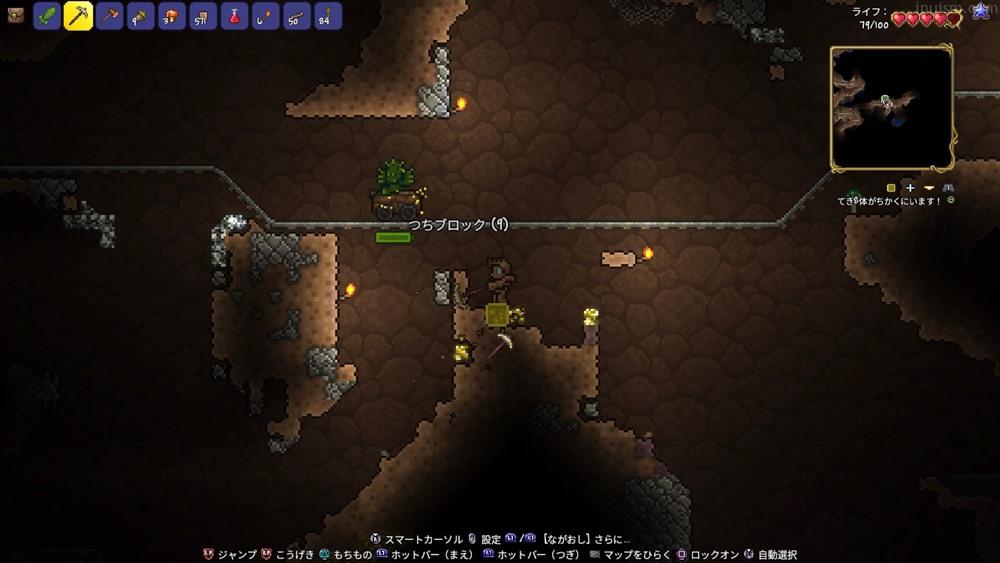Screen dimensions: 1000x563
Task: Select the rope slot with 50
Action: click(x=296, y=16)
